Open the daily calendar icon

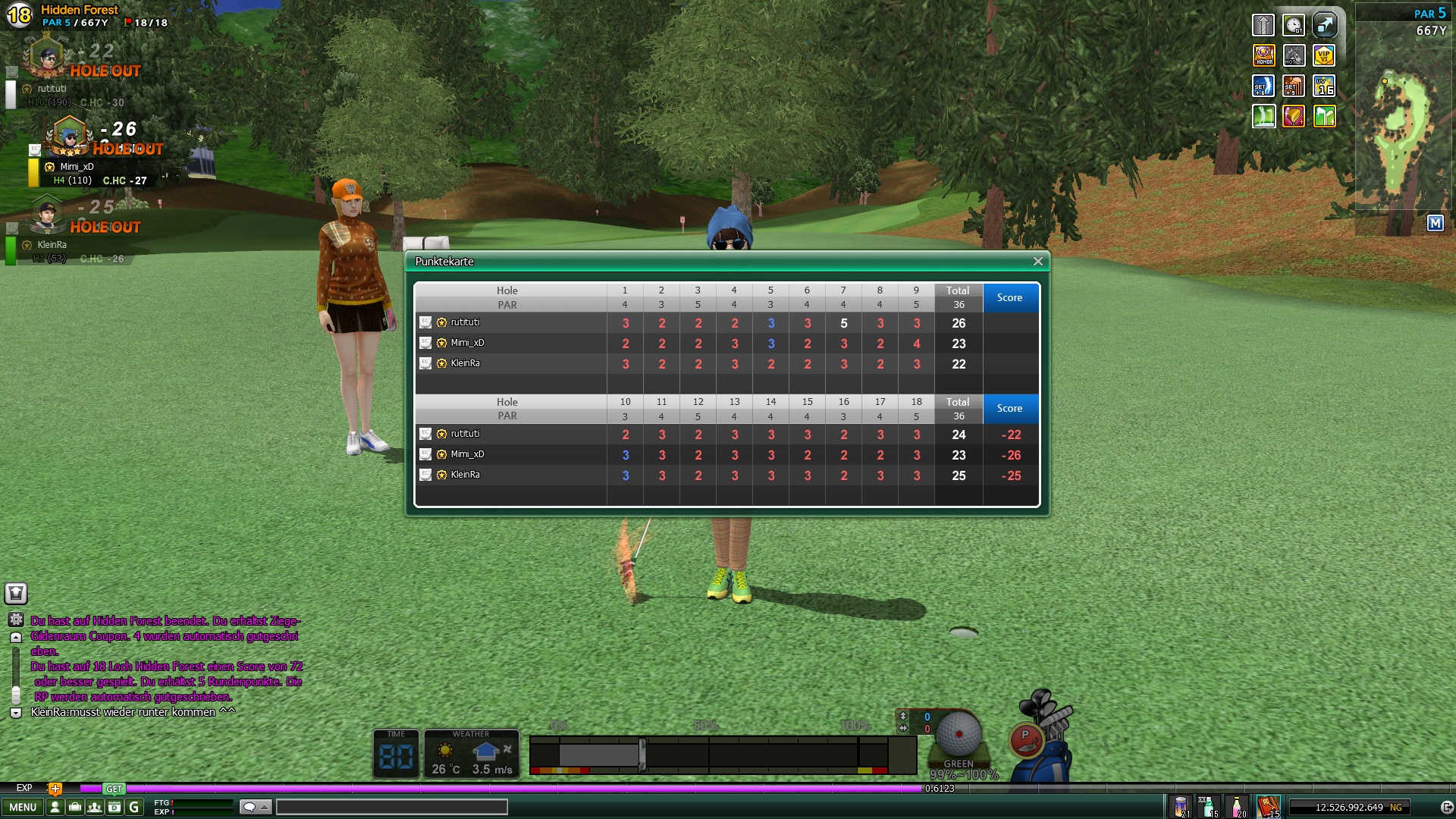point(114,808)
